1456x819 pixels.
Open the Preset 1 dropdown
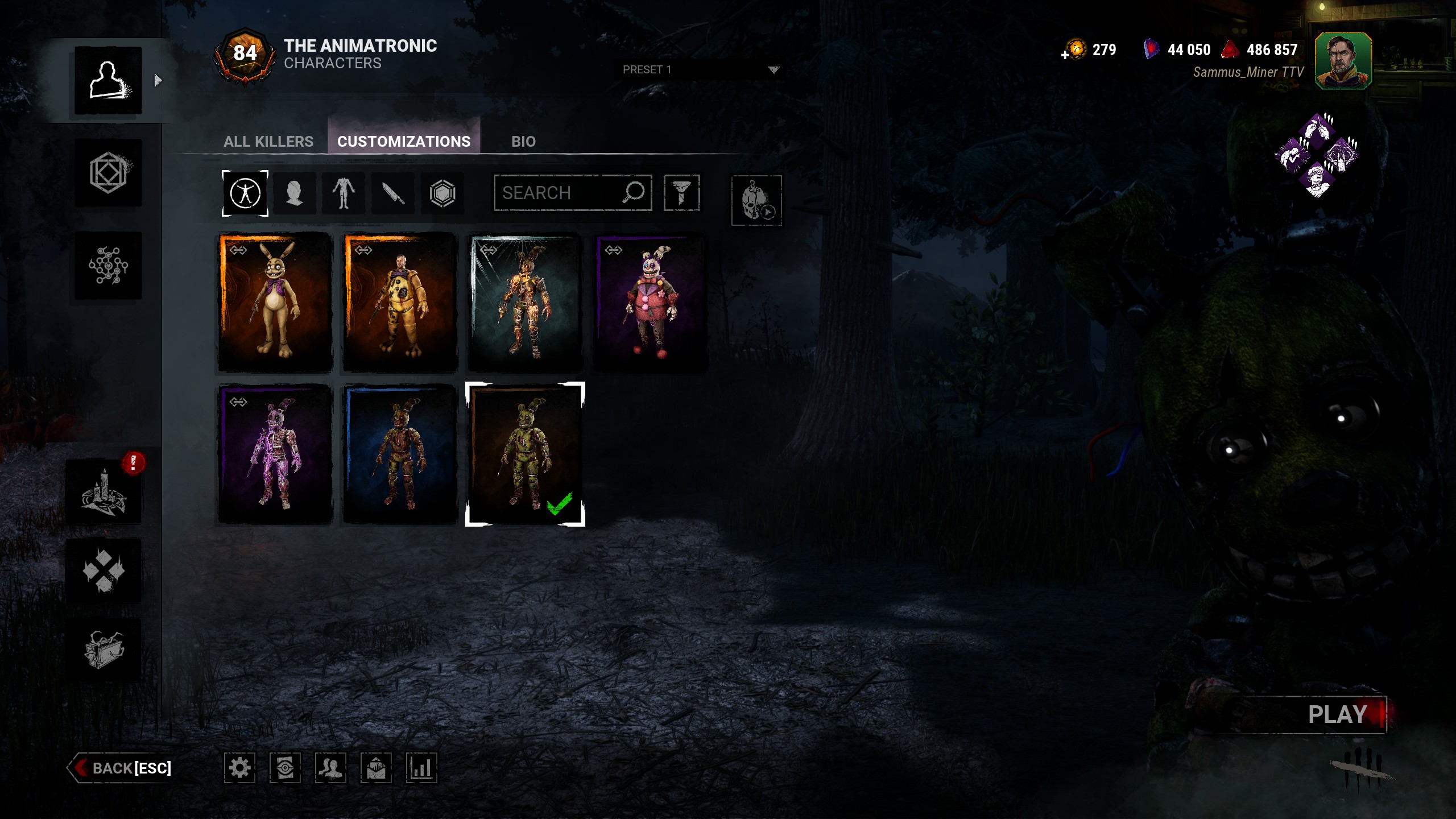700,69
